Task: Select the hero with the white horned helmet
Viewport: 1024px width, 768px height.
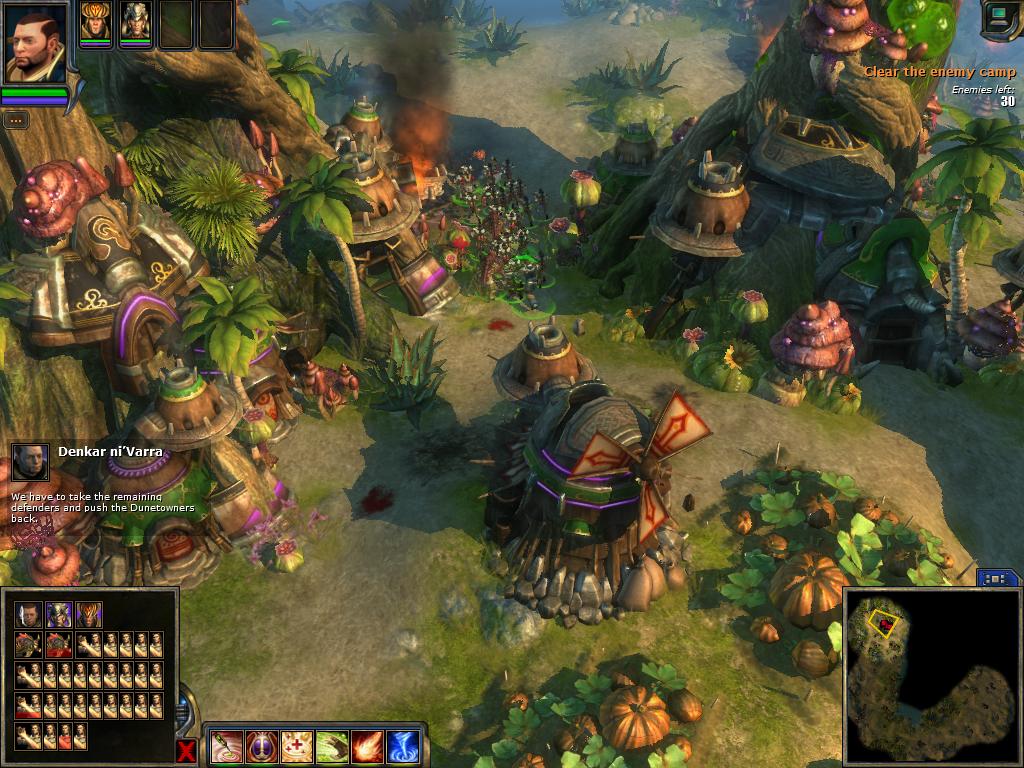Action: [x=135, y=24]
